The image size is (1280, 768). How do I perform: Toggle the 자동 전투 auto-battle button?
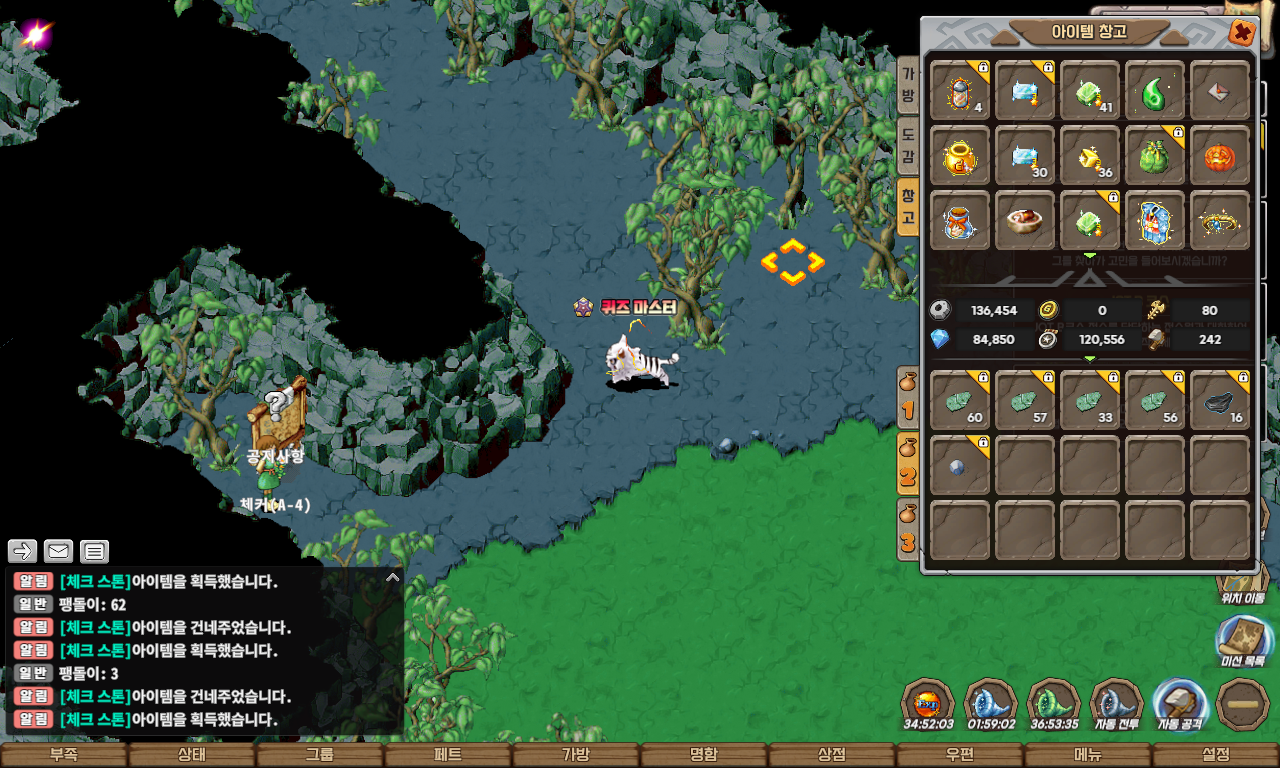click(x=1117, y=704)
